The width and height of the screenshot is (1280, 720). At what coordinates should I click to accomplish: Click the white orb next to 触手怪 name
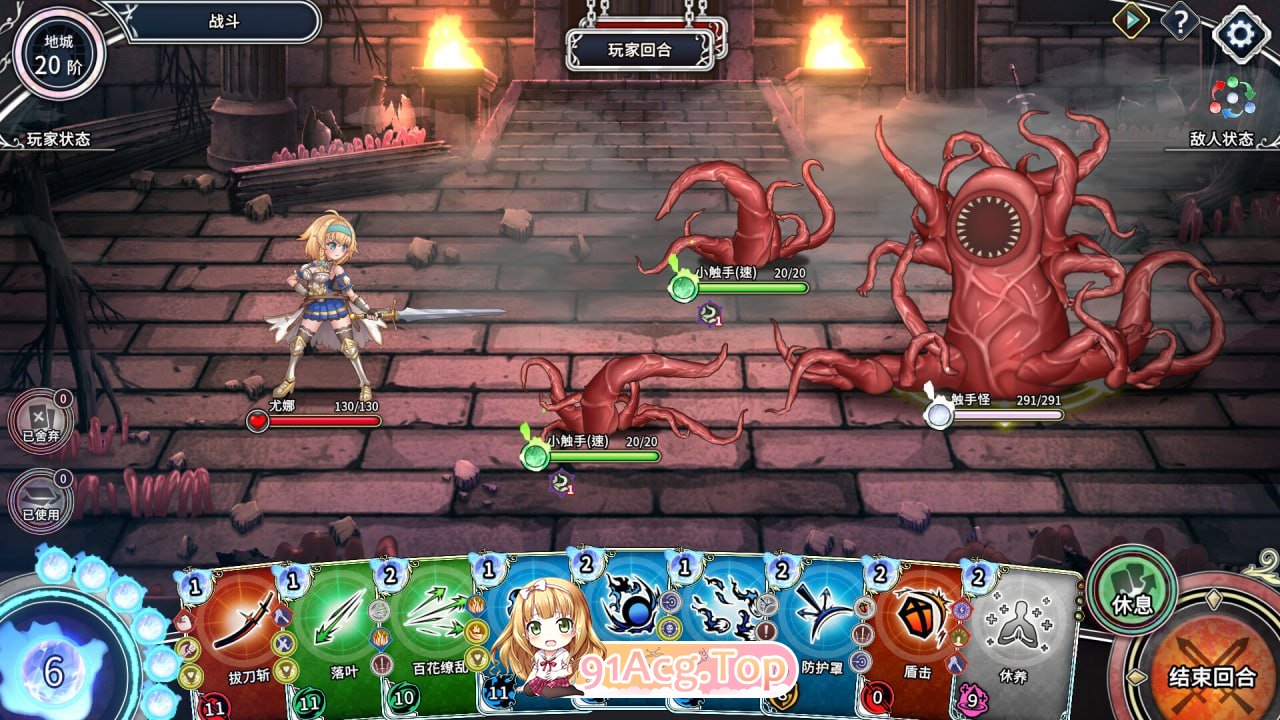click(938, 413)
